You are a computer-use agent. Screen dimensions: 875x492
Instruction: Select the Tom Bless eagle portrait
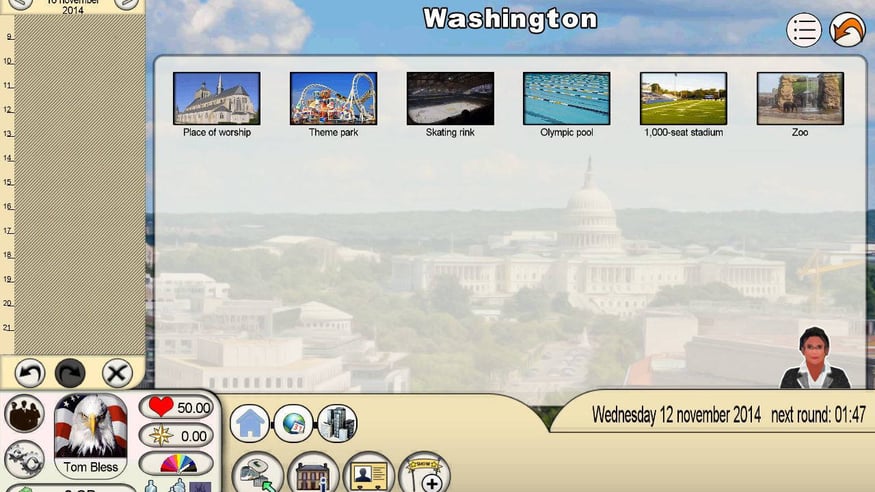click(91, 427)
